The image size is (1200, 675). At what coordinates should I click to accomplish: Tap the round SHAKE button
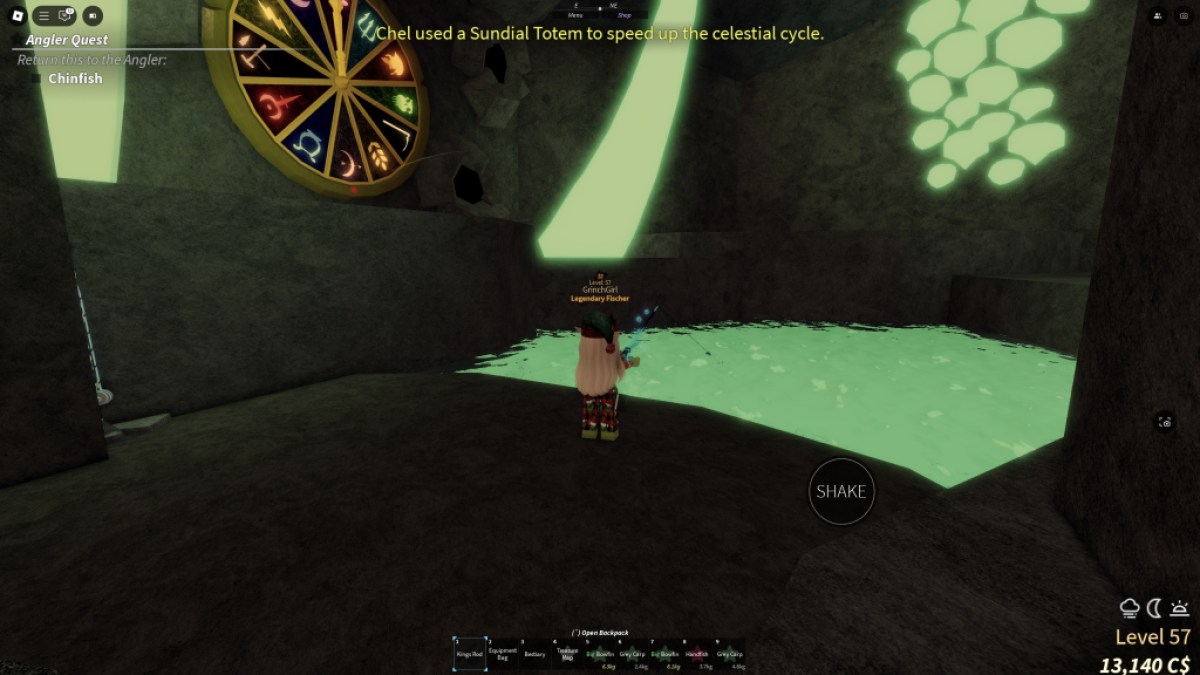tap(841, 491)
